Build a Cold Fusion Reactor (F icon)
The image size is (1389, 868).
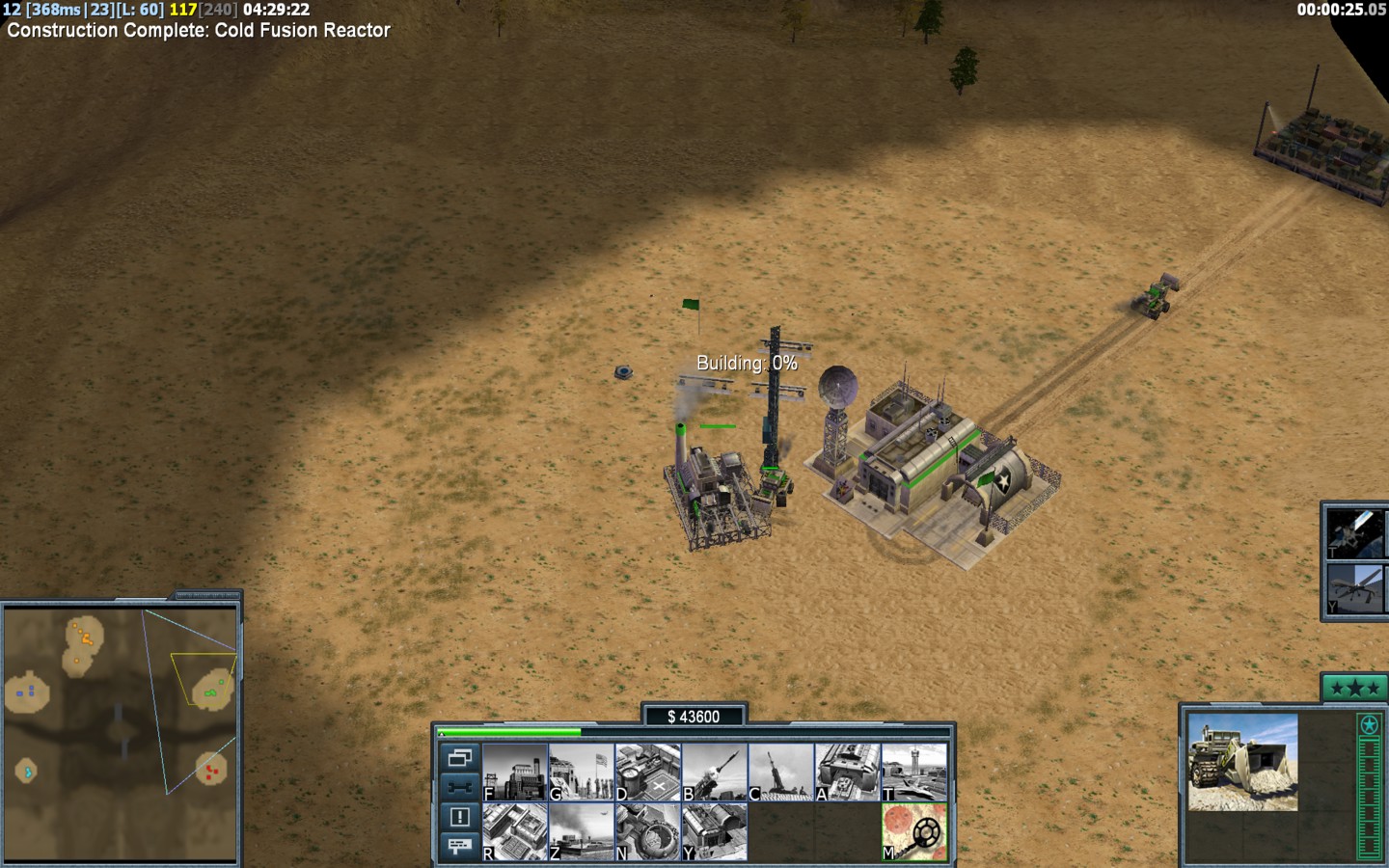[515, 773]
